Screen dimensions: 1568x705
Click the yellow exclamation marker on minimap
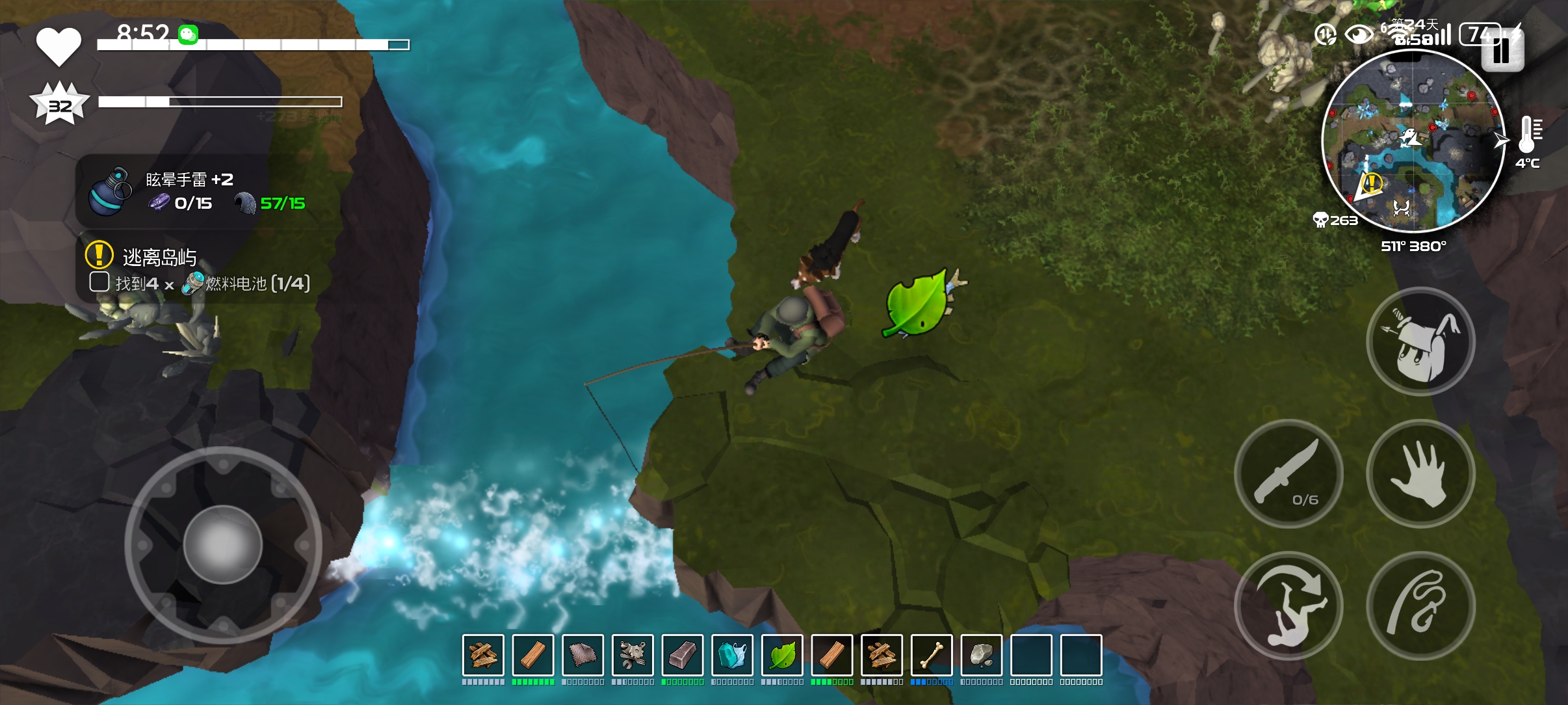[1372, 182]
